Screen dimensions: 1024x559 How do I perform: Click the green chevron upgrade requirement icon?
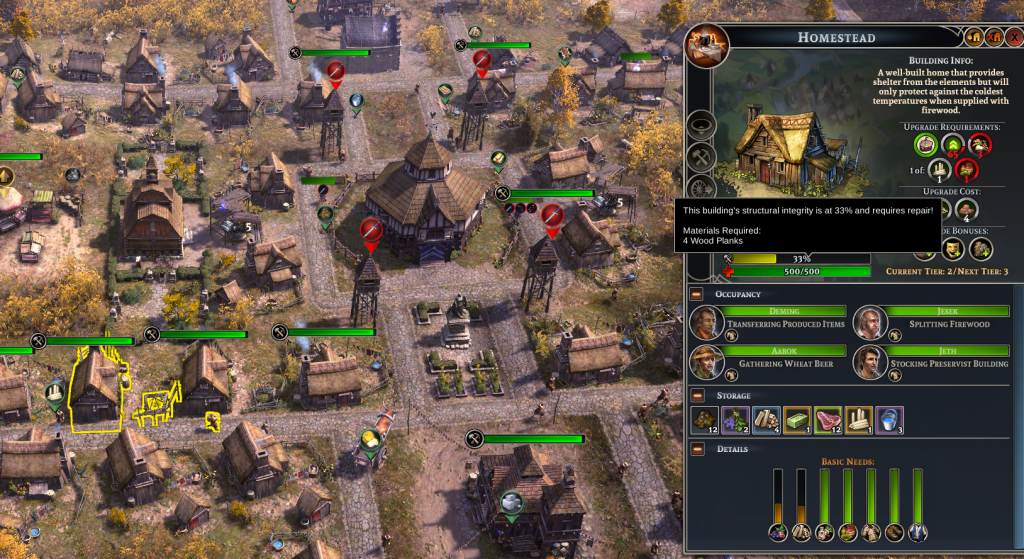point(954,145)
